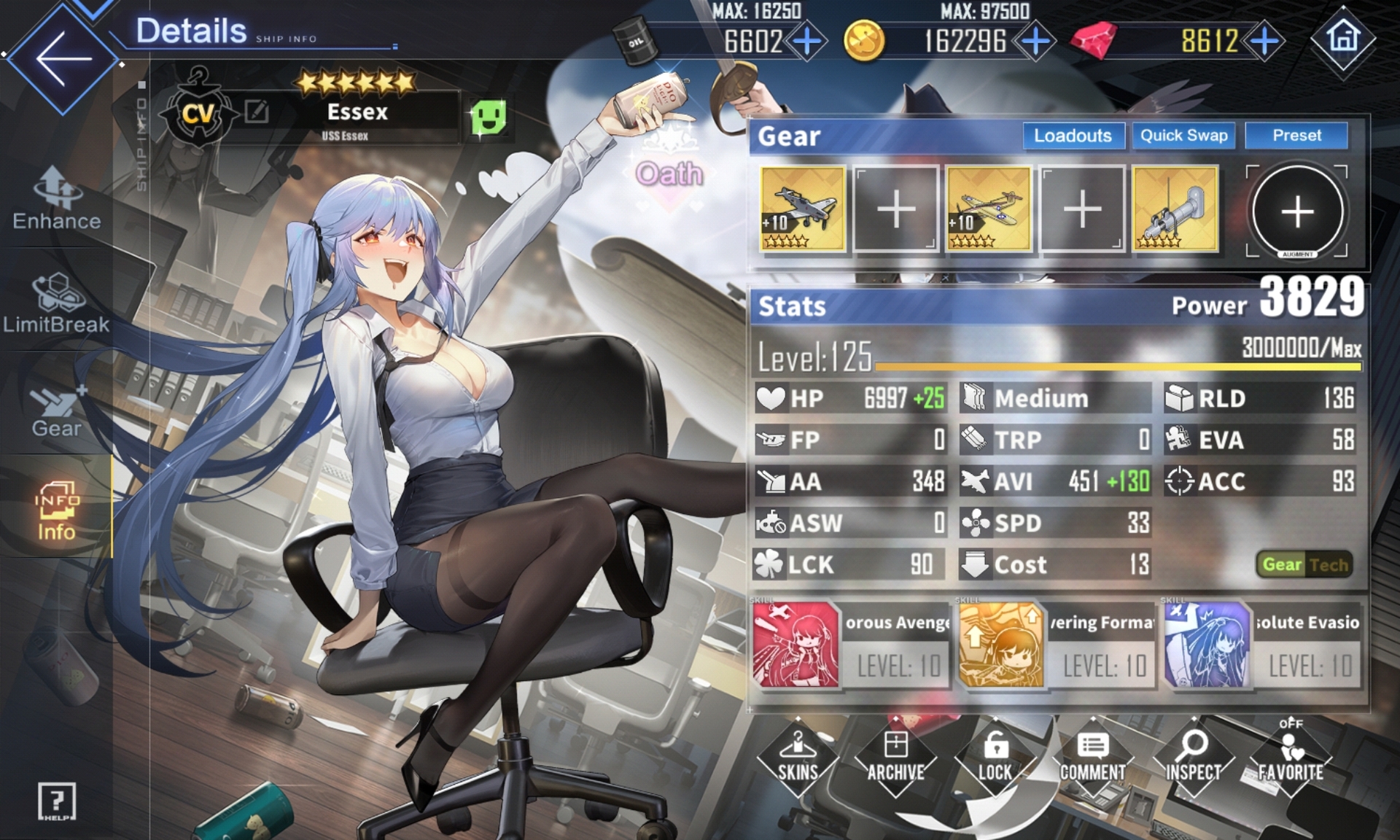Toggle the LOCK button
Screen dimensions: 1400x840
point(995,759)
